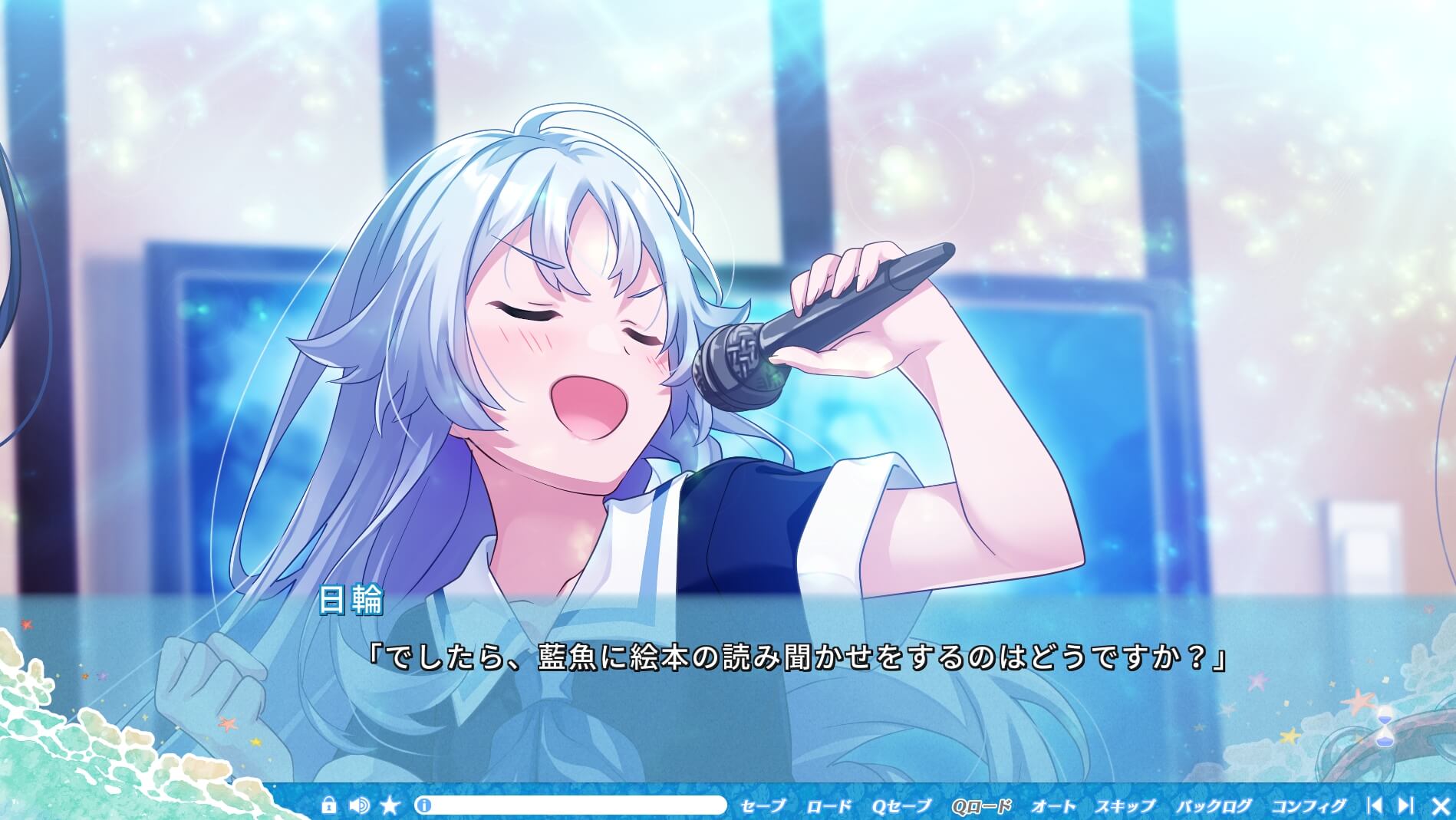Viewport: 1456px width, 820px height.
Task: Click the skip-to-next icon
Action: point(1406,805)
